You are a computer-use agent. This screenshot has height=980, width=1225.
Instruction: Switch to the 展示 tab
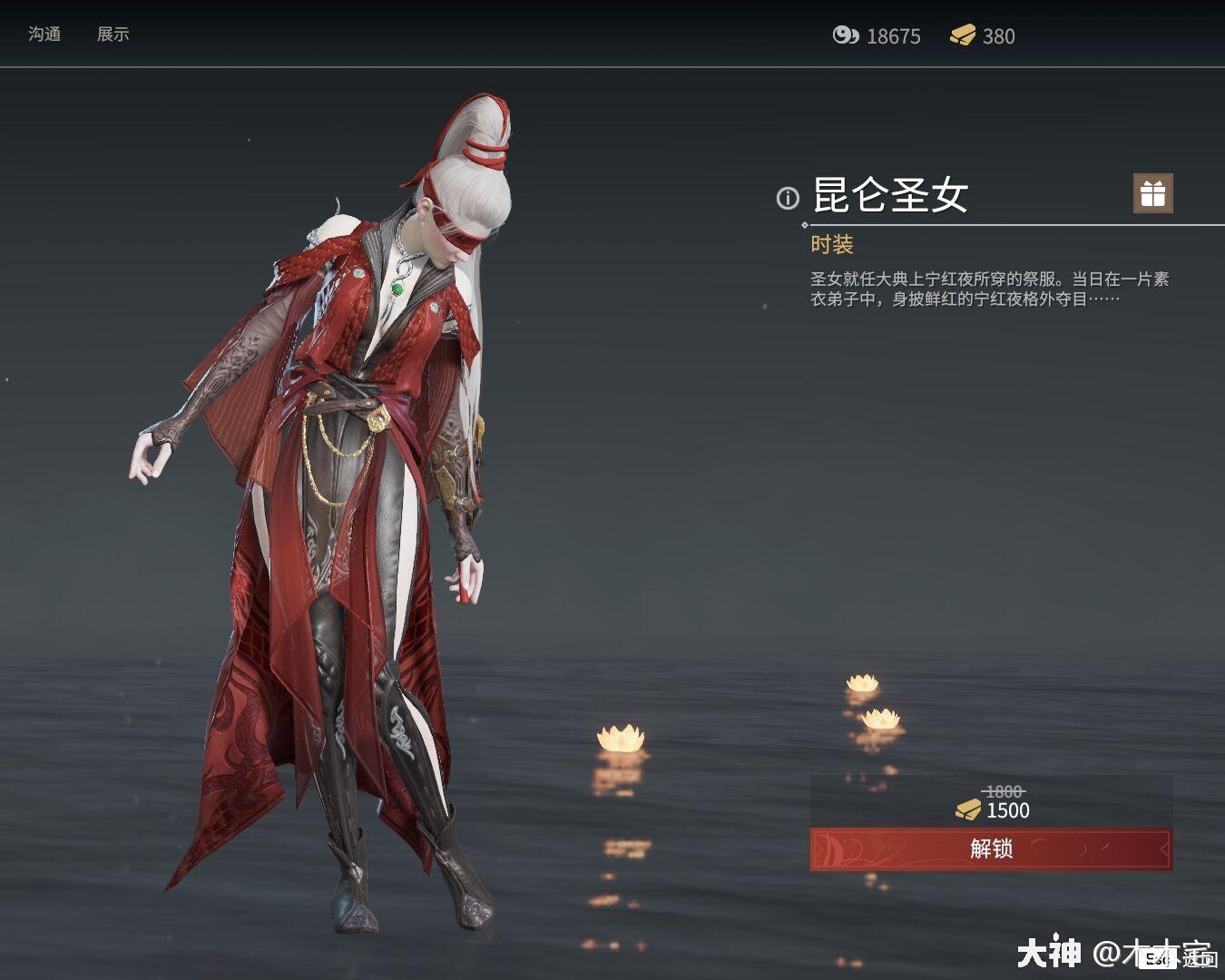[113, 34]
